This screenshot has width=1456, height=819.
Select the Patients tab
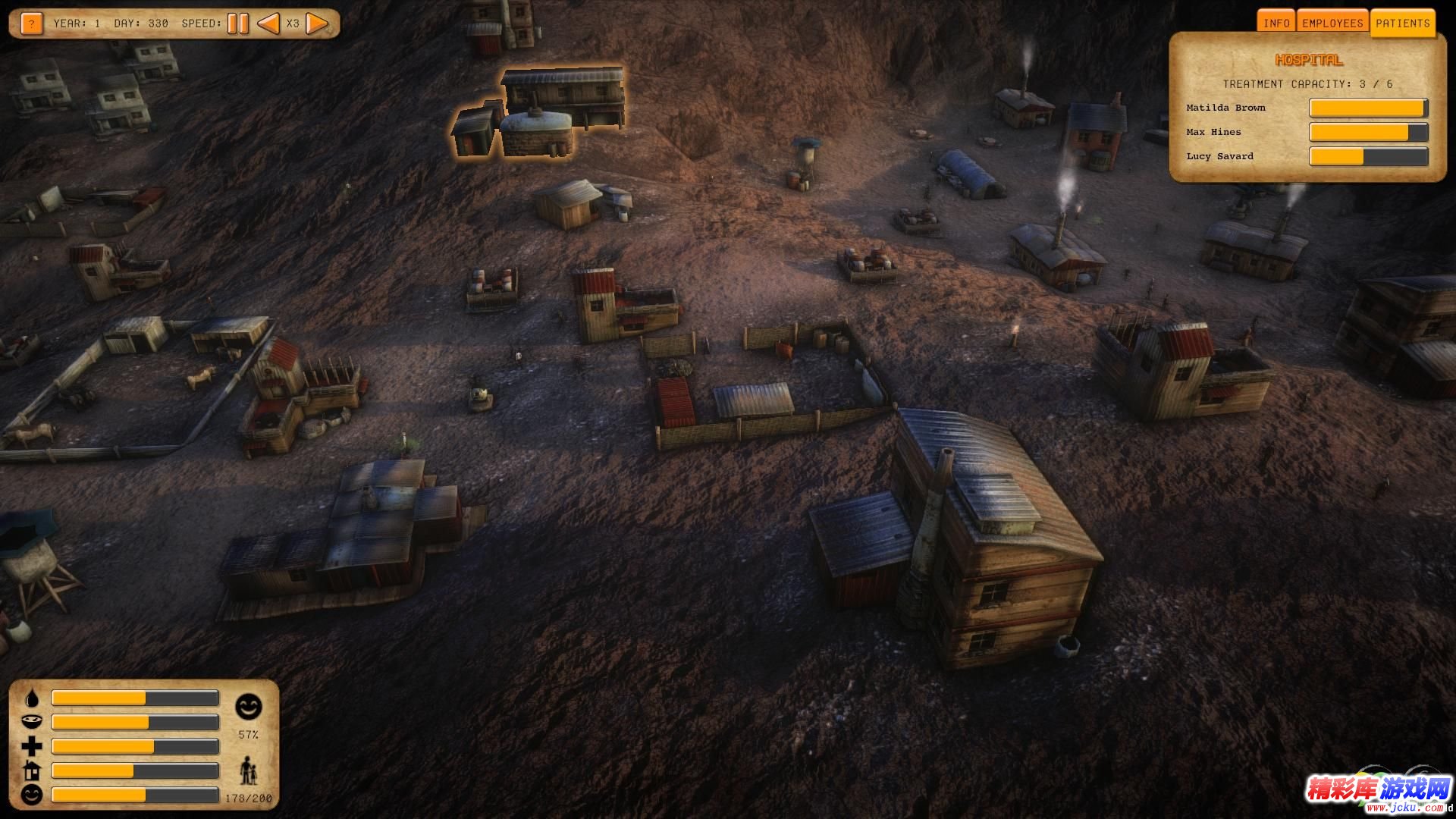pos(1402,23)
